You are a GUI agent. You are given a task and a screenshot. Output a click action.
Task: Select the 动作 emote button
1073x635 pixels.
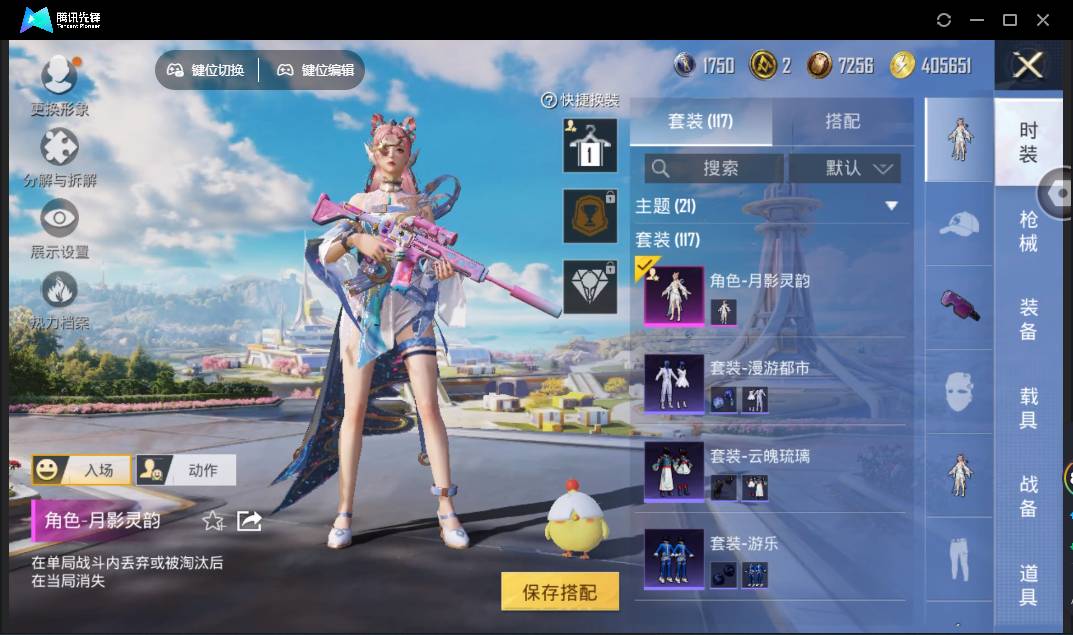185,470
